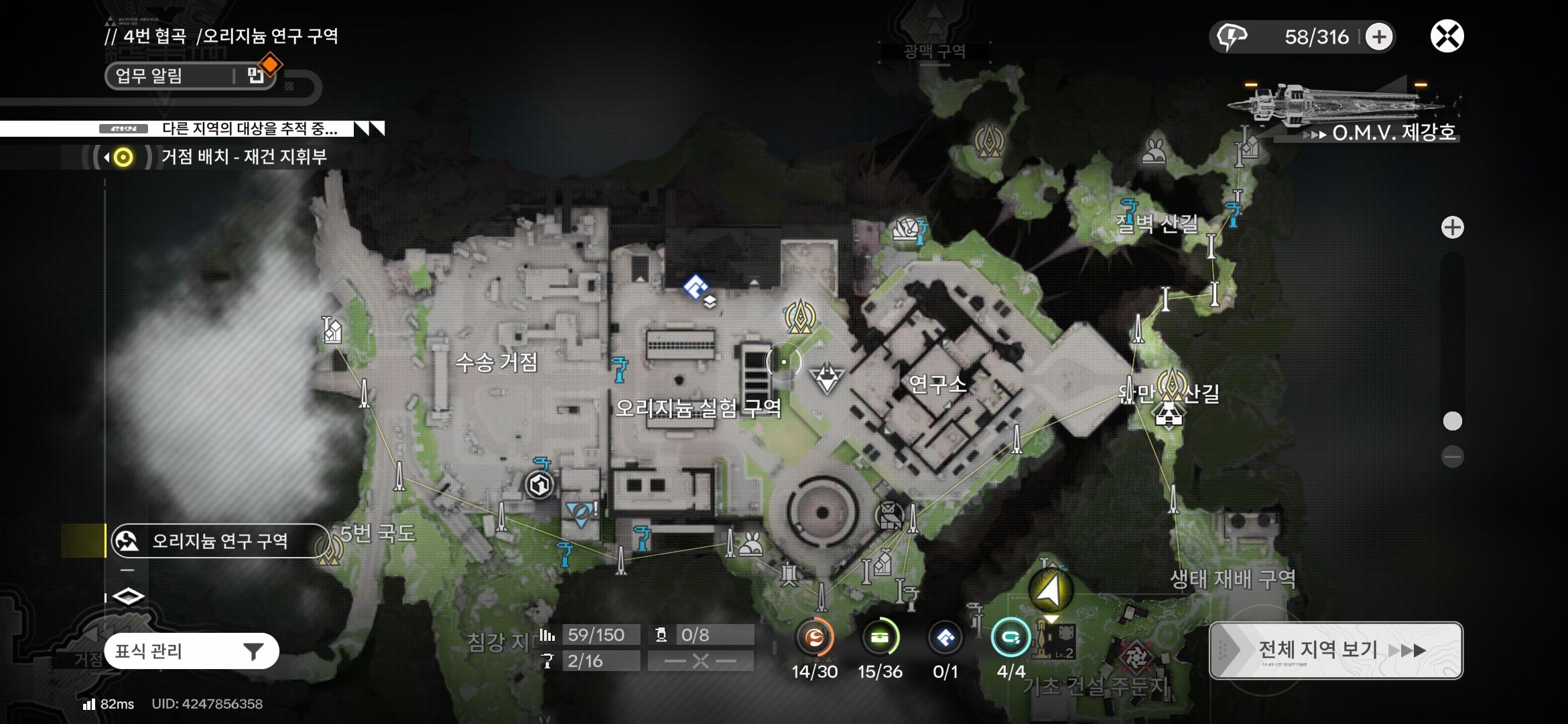Close the map screen
1568x724 pixels.
1447,36
